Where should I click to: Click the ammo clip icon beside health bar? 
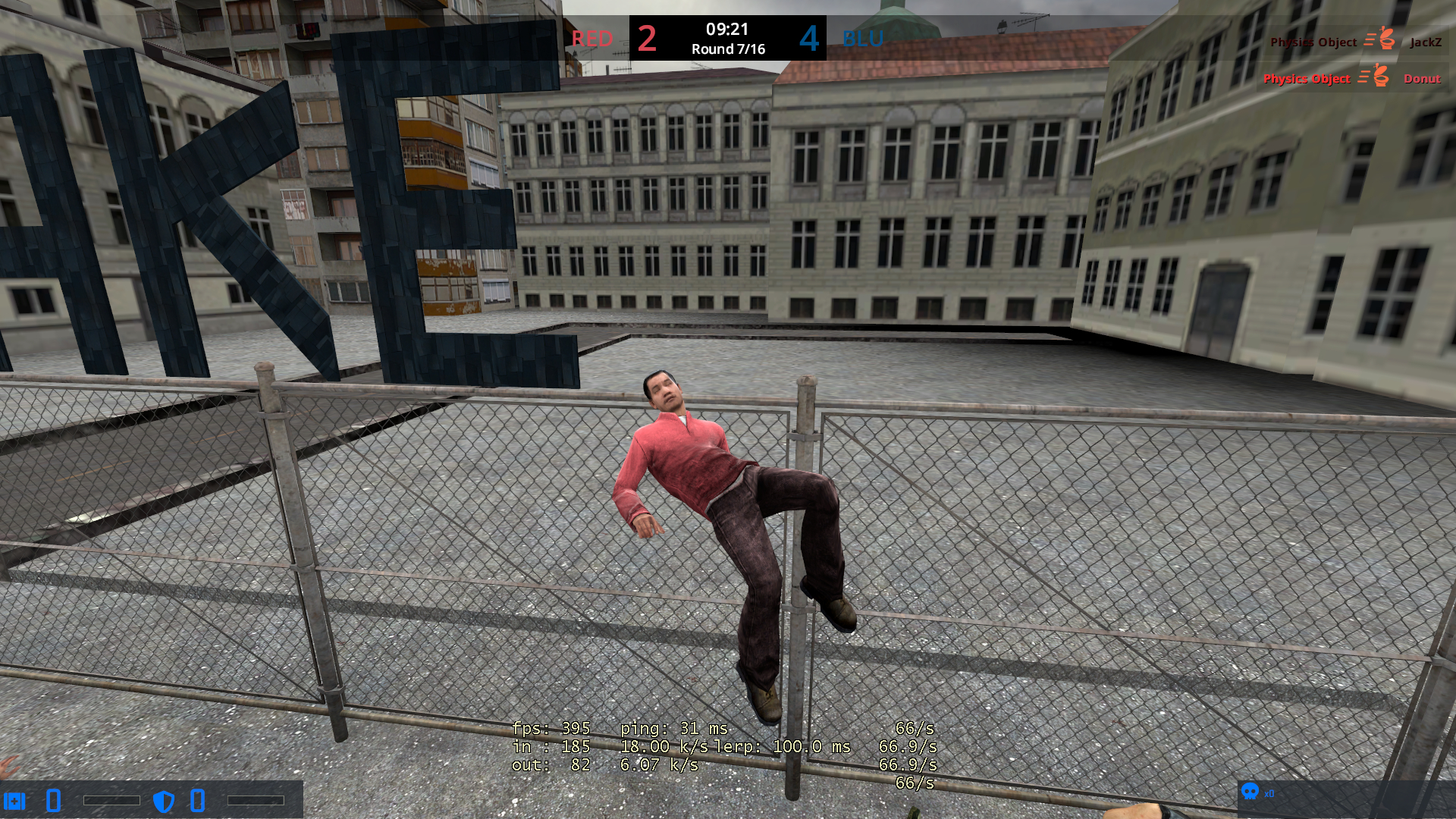53,800
